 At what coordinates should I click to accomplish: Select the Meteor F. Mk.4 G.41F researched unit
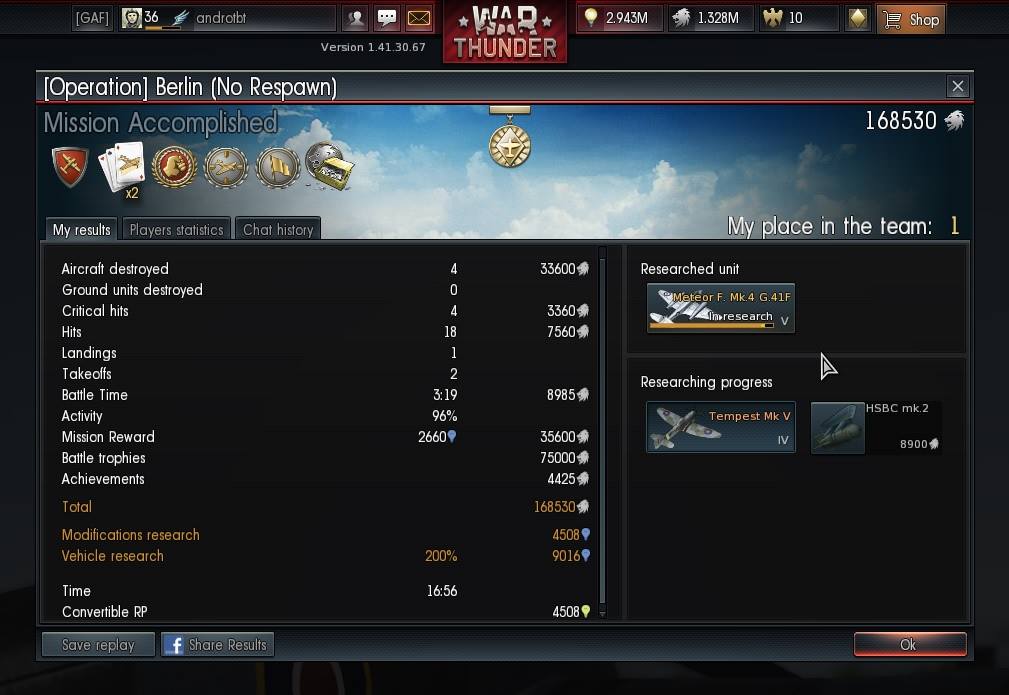[720, 308]
